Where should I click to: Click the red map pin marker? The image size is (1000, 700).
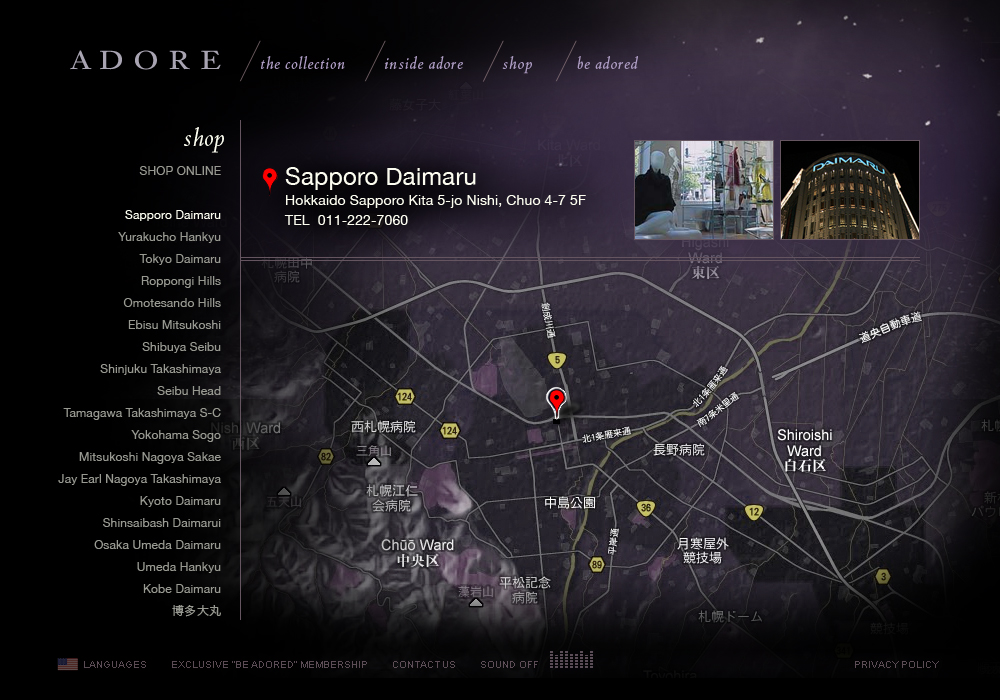[x=557, y=401]
